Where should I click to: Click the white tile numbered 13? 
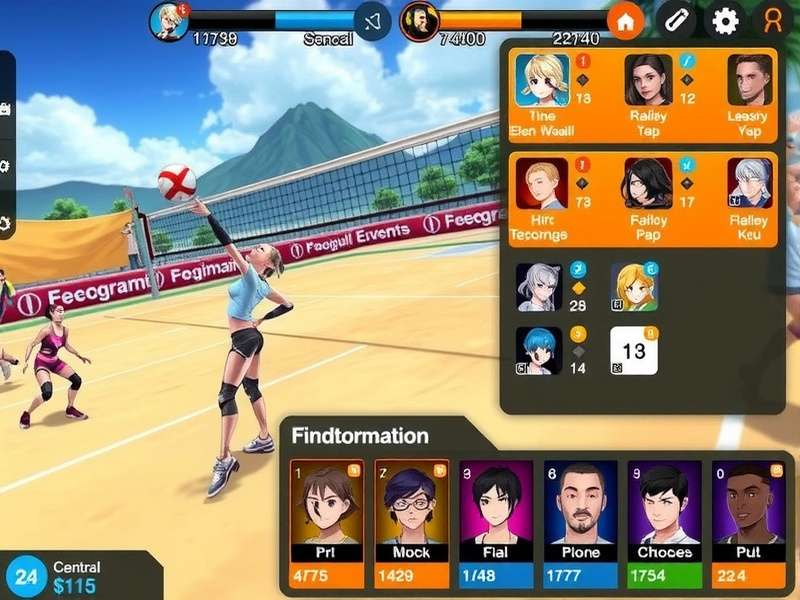634,350
